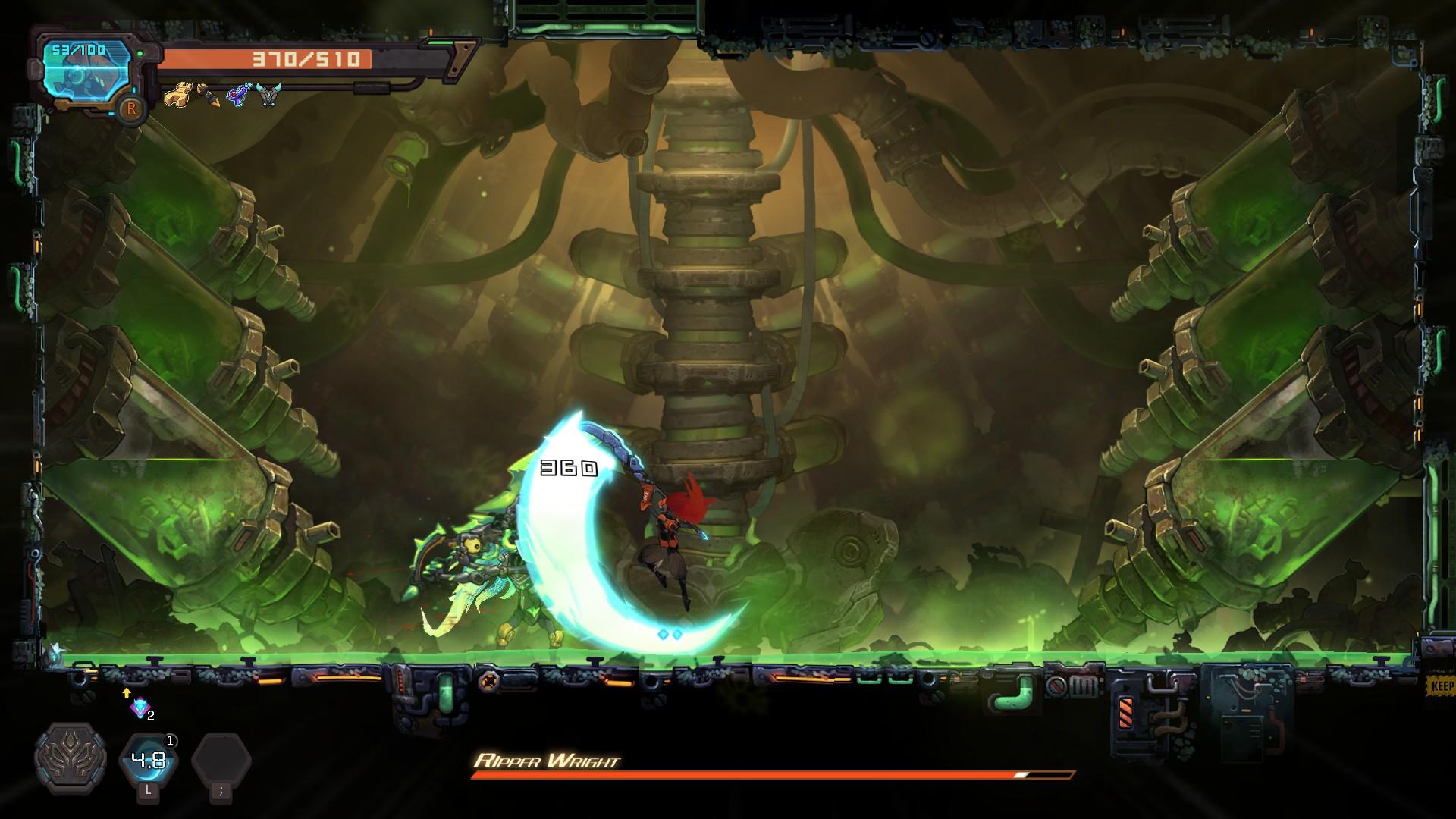Click the blue wolf-head buff icon
The height and width of the screenshot is (819, 1456).
140,708
